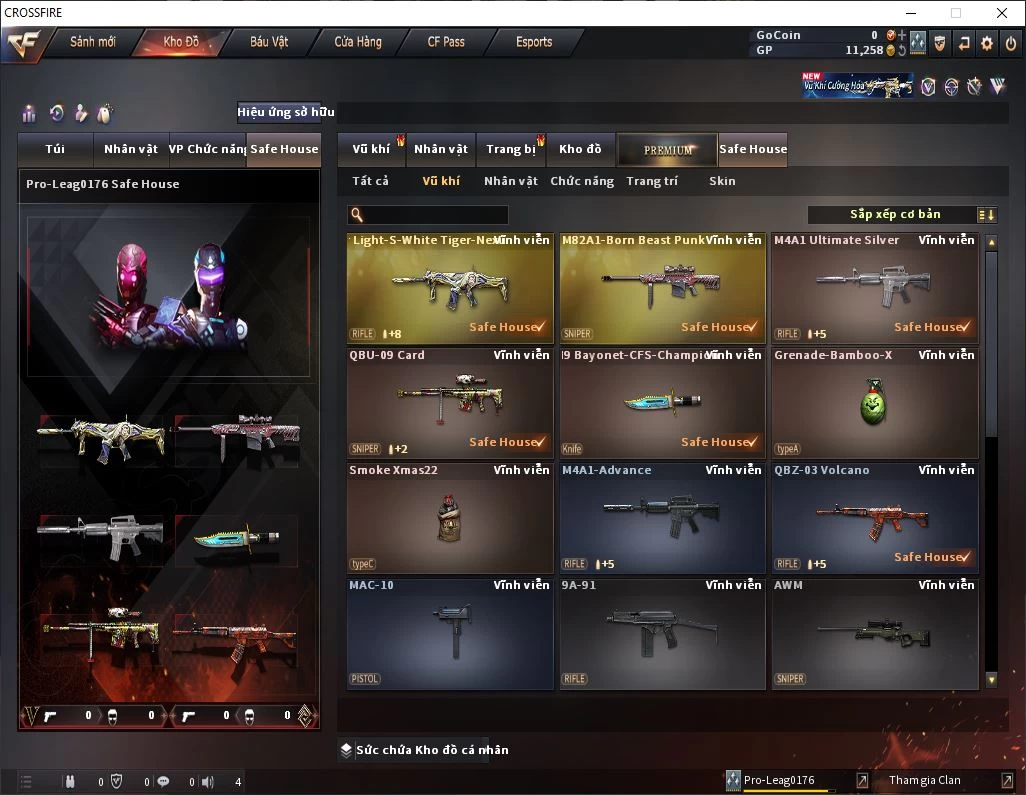Close the CROSSFIRE window
This screenshot has width=1026, height=795.
(x=1002, y=13)
